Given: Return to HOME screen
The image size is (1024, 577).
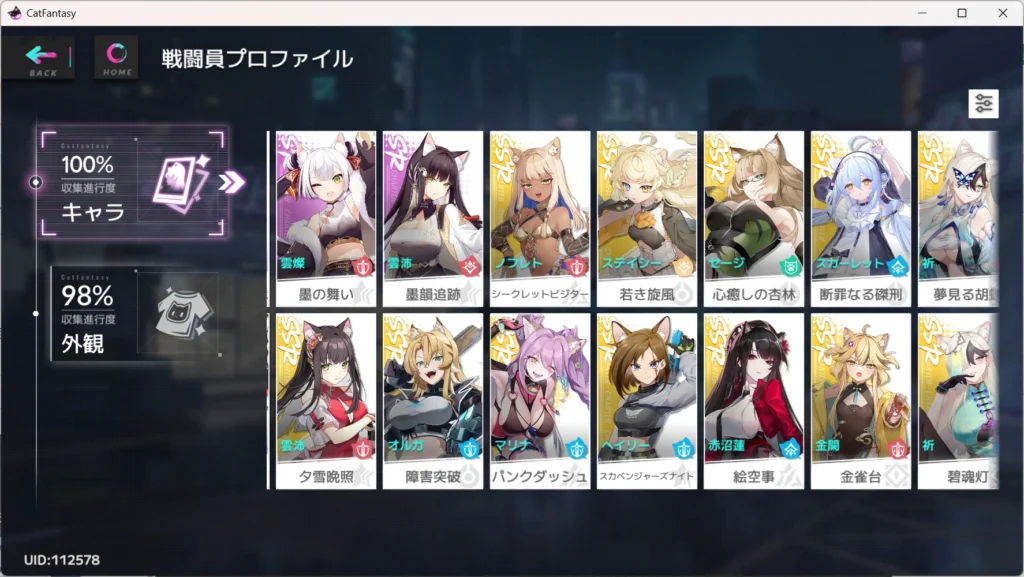Looking at the screenshot, I should click(116, 57).
